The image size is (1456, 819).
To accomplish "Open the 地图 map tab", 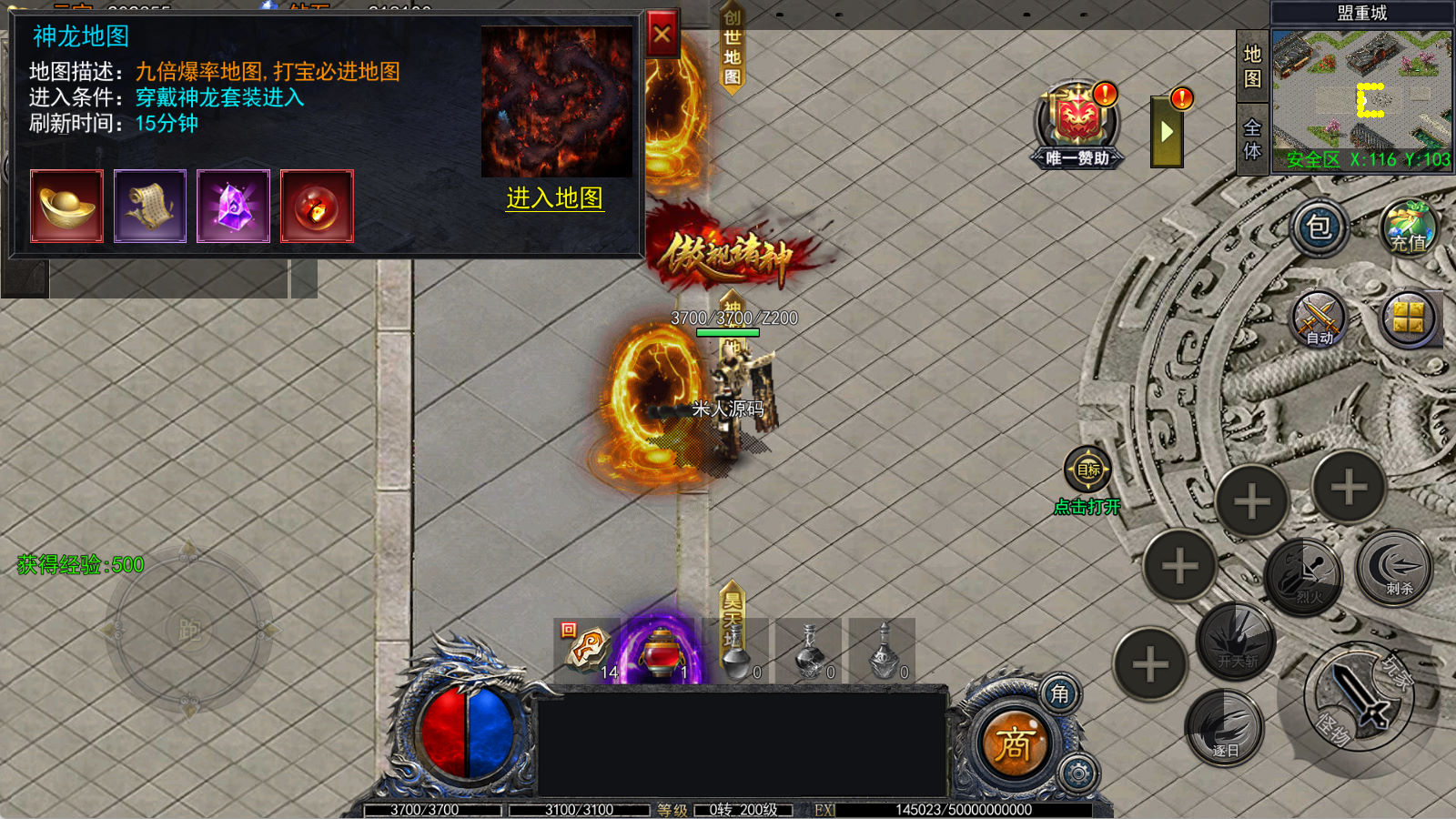I will tap(1252, 66).
